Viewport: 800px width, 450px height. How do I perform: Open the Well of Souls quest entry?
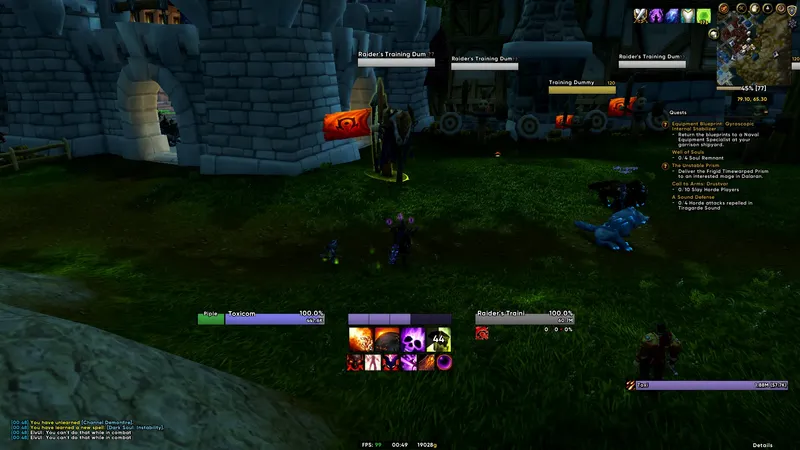[690, 151]
